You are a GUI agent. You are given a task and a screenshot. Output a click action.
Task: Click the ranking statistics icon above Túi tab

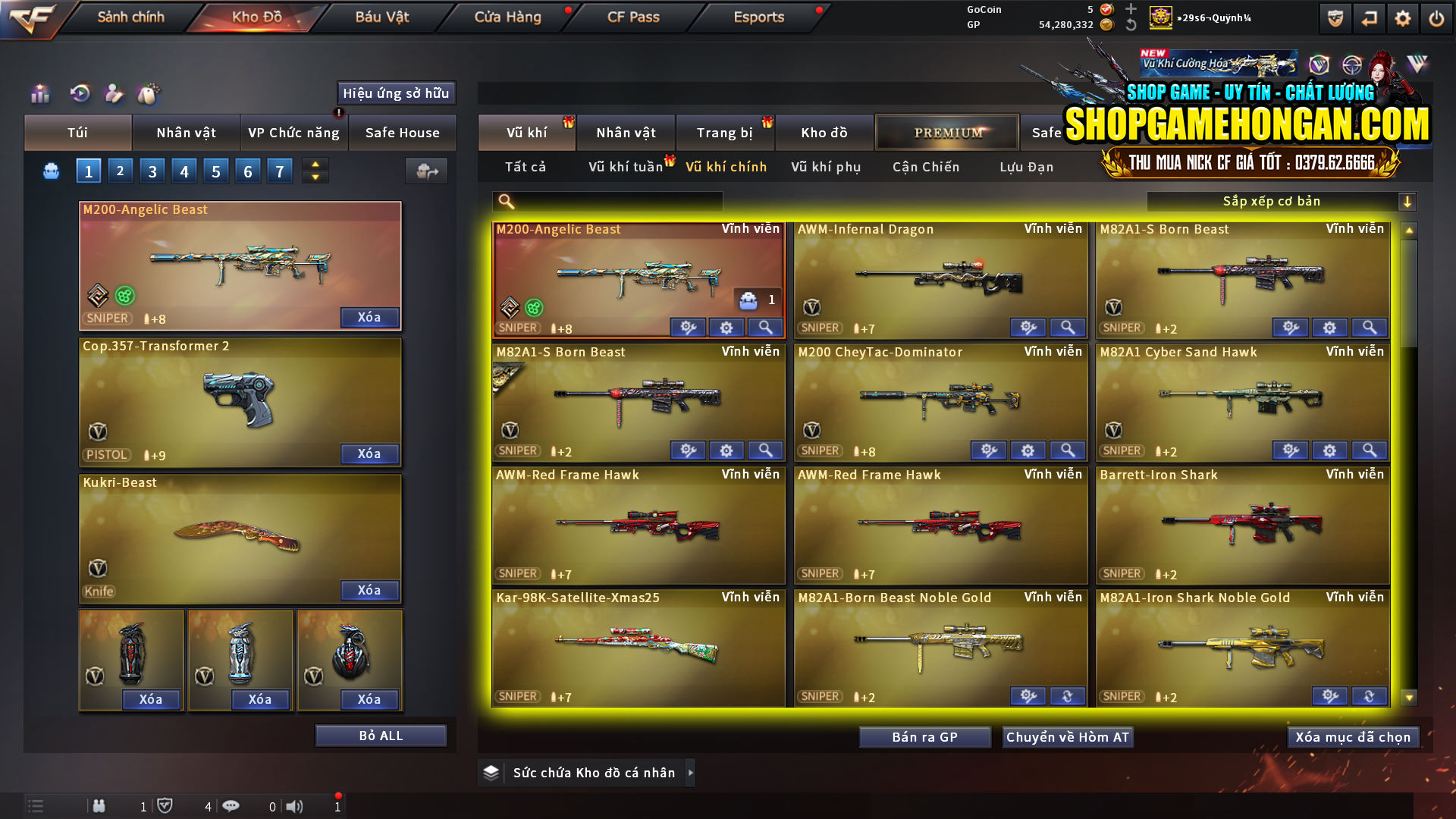[x=39, y=94]
